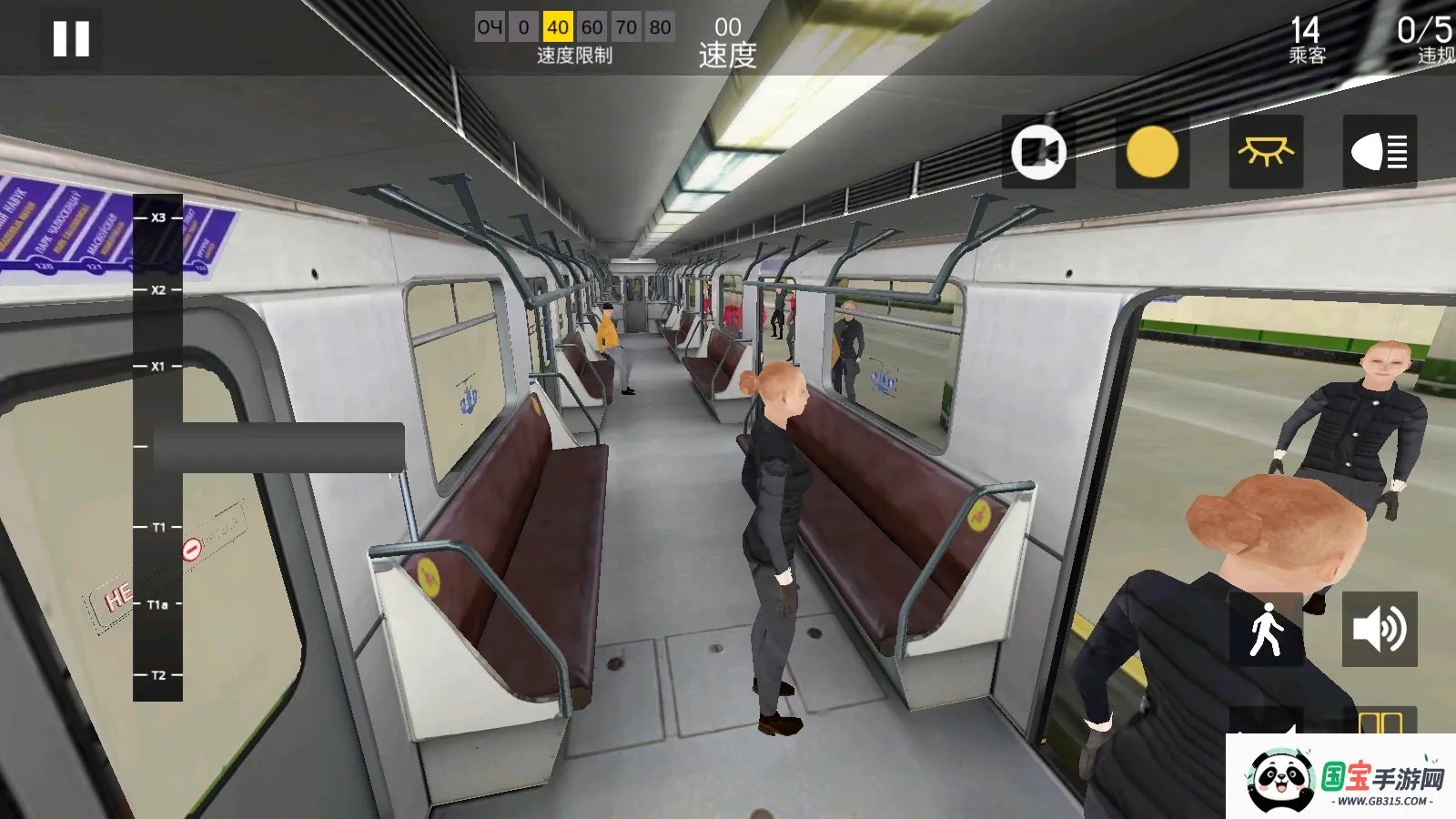This screenshot has height=819, width=1456.
Task: Set the brake lever to T1
Action: click(158, 528)
